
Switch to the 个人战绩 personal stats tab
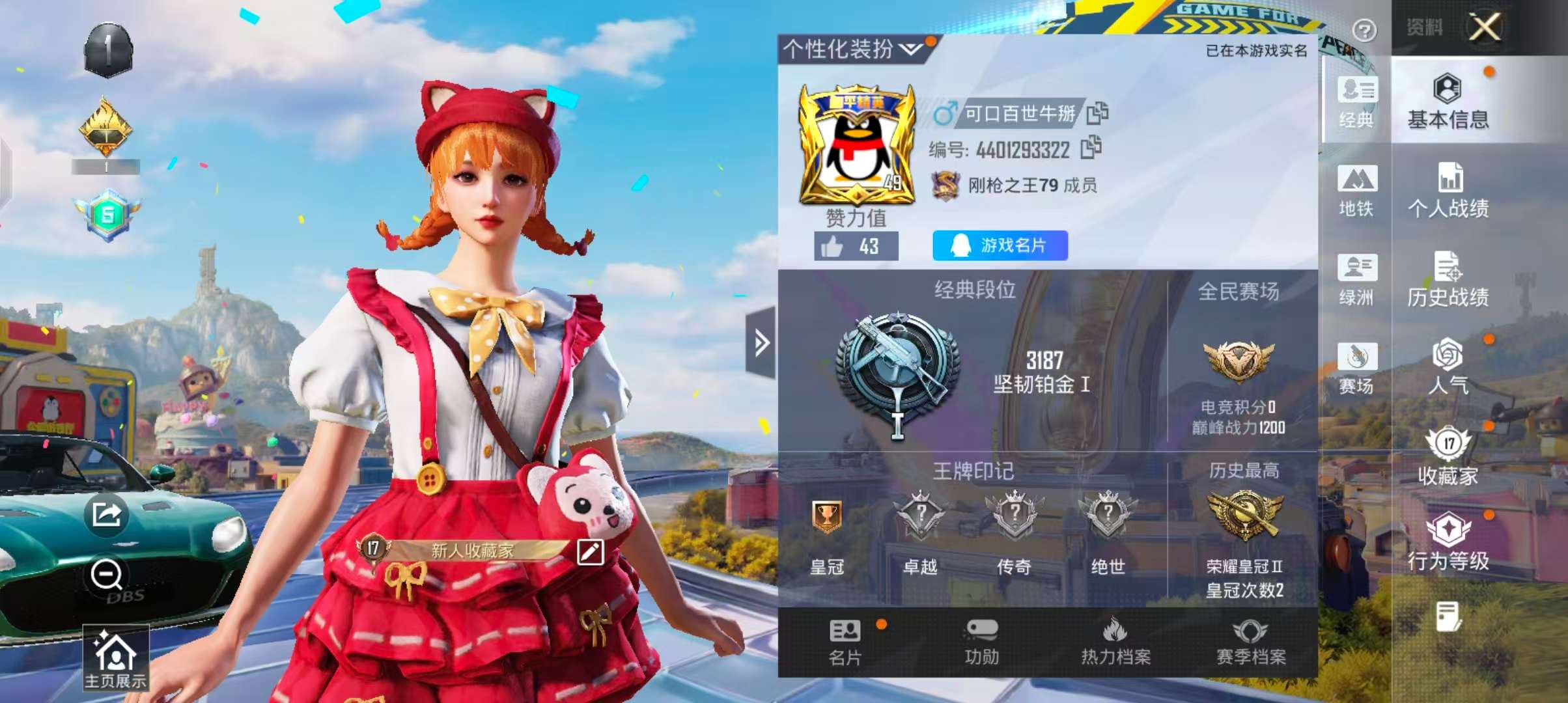pyautogui.click(x=1448, y=190)
